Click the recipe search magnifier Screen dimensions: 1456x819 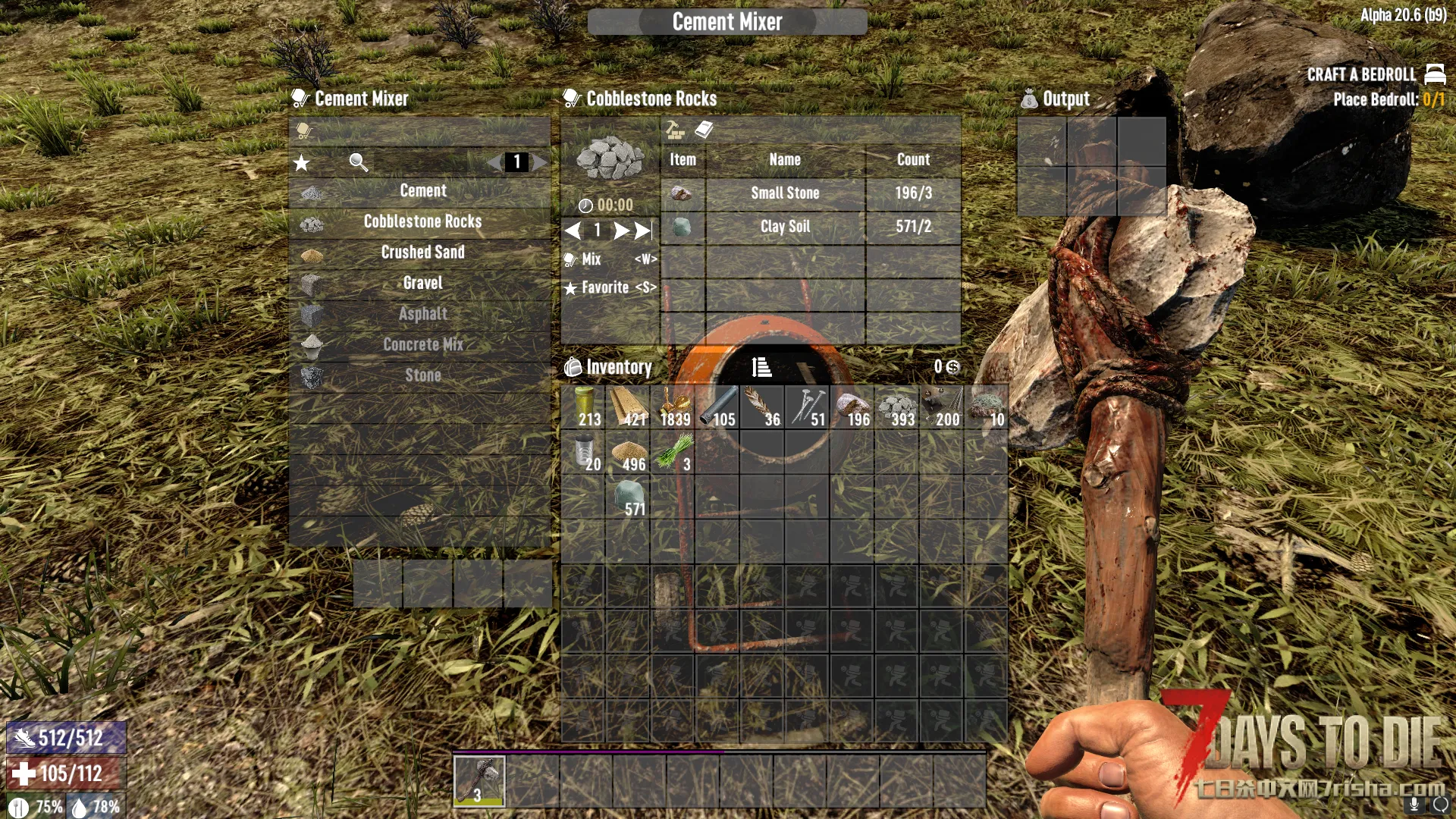358,162
